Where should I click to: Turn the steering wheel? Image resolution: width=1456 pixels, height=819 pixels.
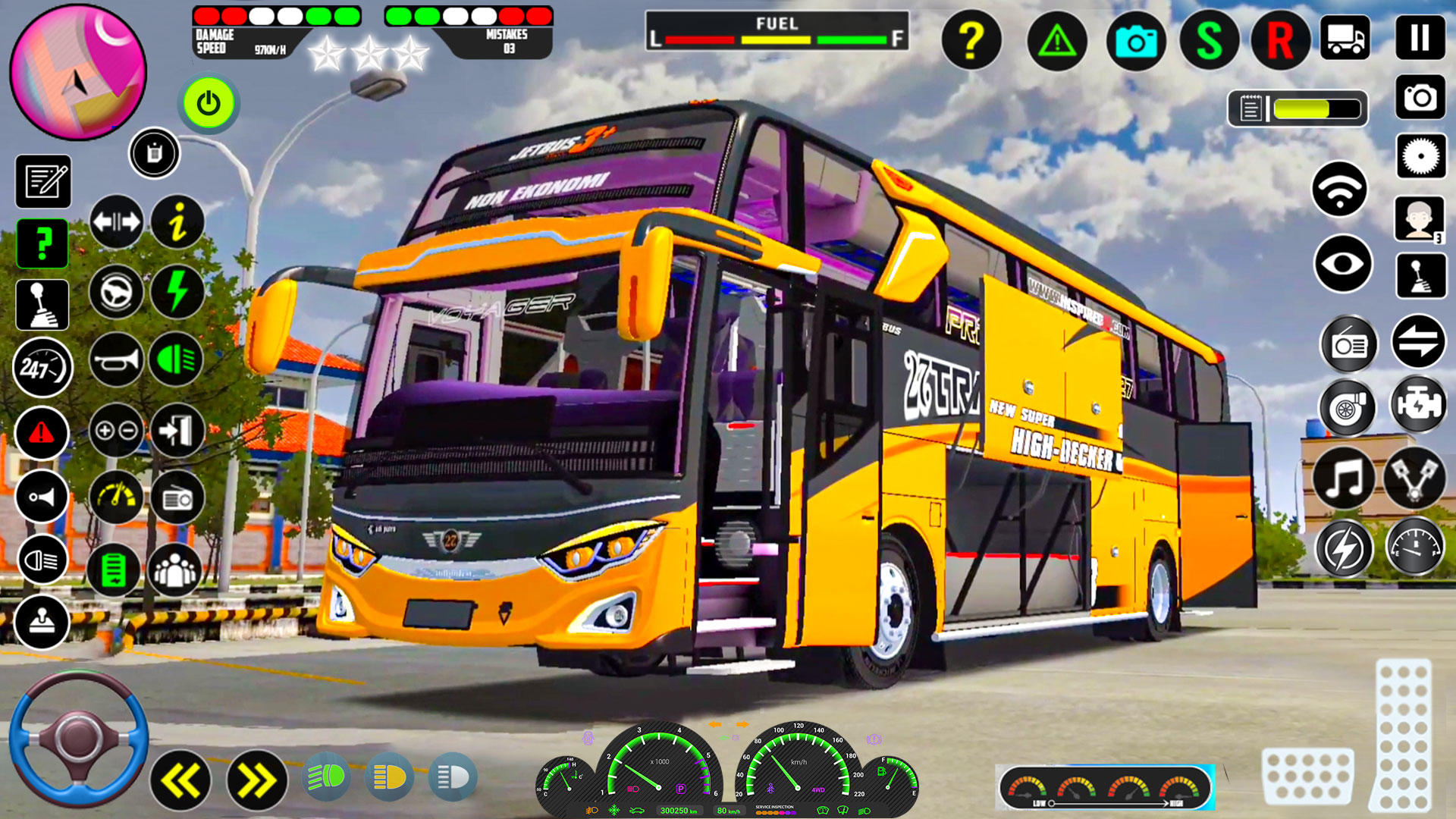[76, 747]
